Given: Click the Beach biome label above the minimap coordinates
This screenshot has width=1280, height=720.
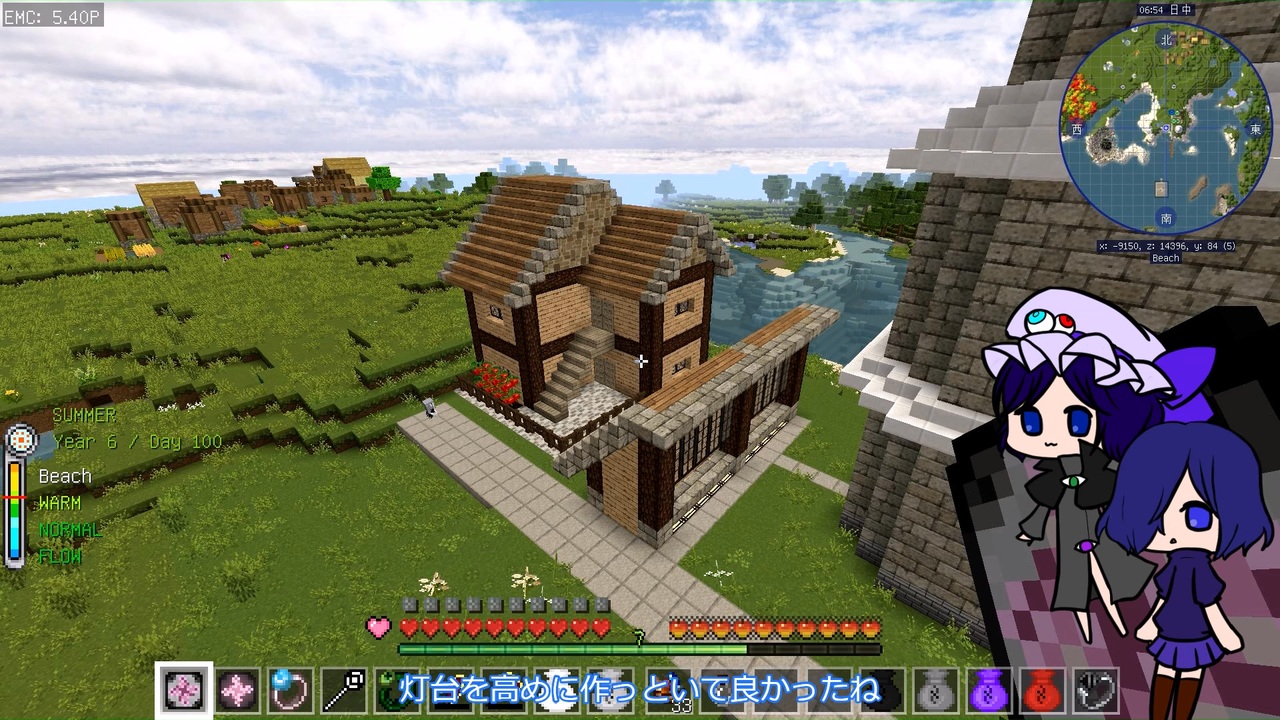Looking at the screenshot, I should point(1164,258).
